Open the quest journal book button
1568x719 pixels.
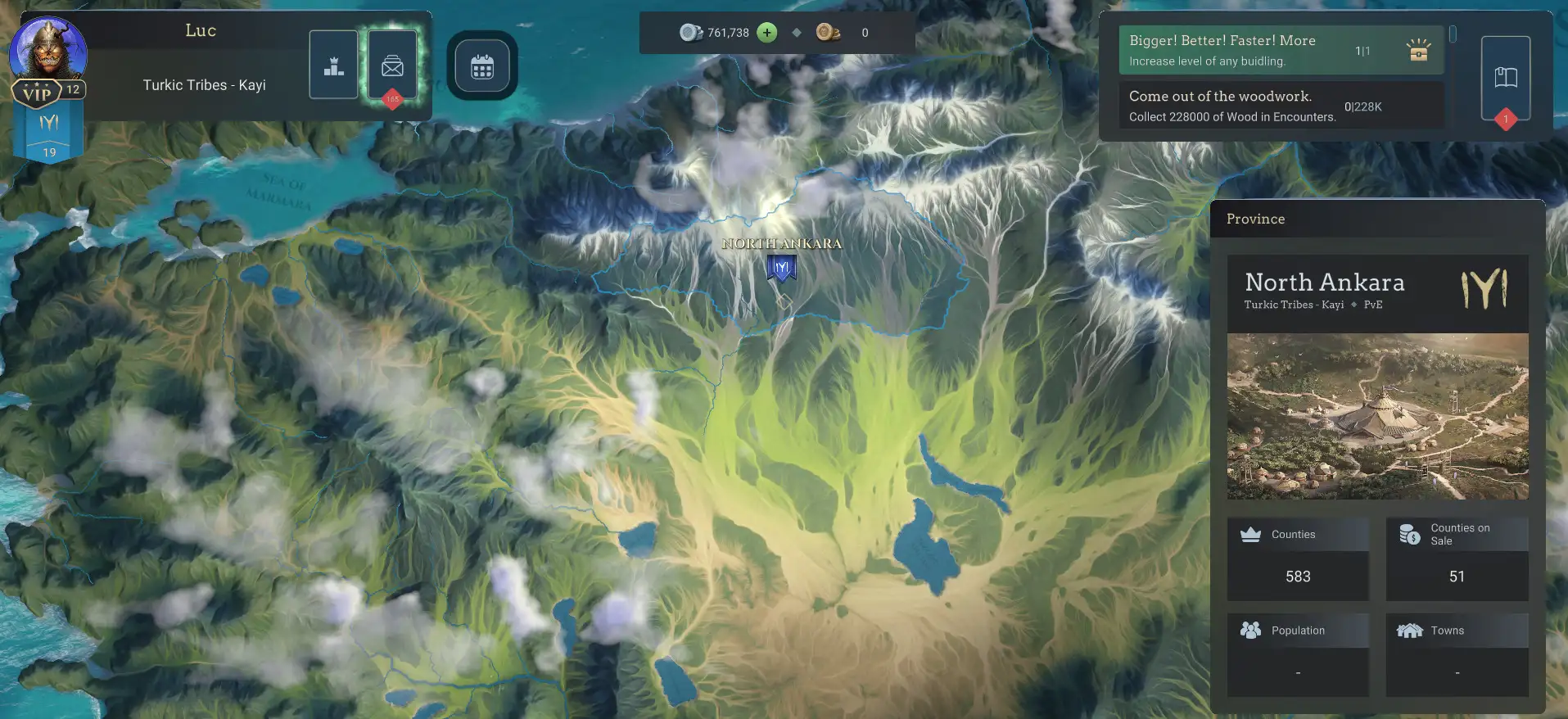(x=1505, y=78)
